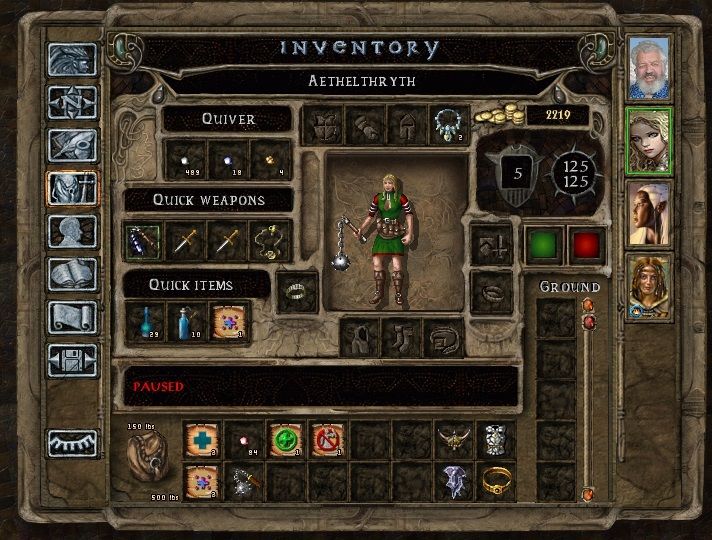Select the bearded old man portrait
The width and height of the screenshot is (712, 540).
click(x=648, y=67)
